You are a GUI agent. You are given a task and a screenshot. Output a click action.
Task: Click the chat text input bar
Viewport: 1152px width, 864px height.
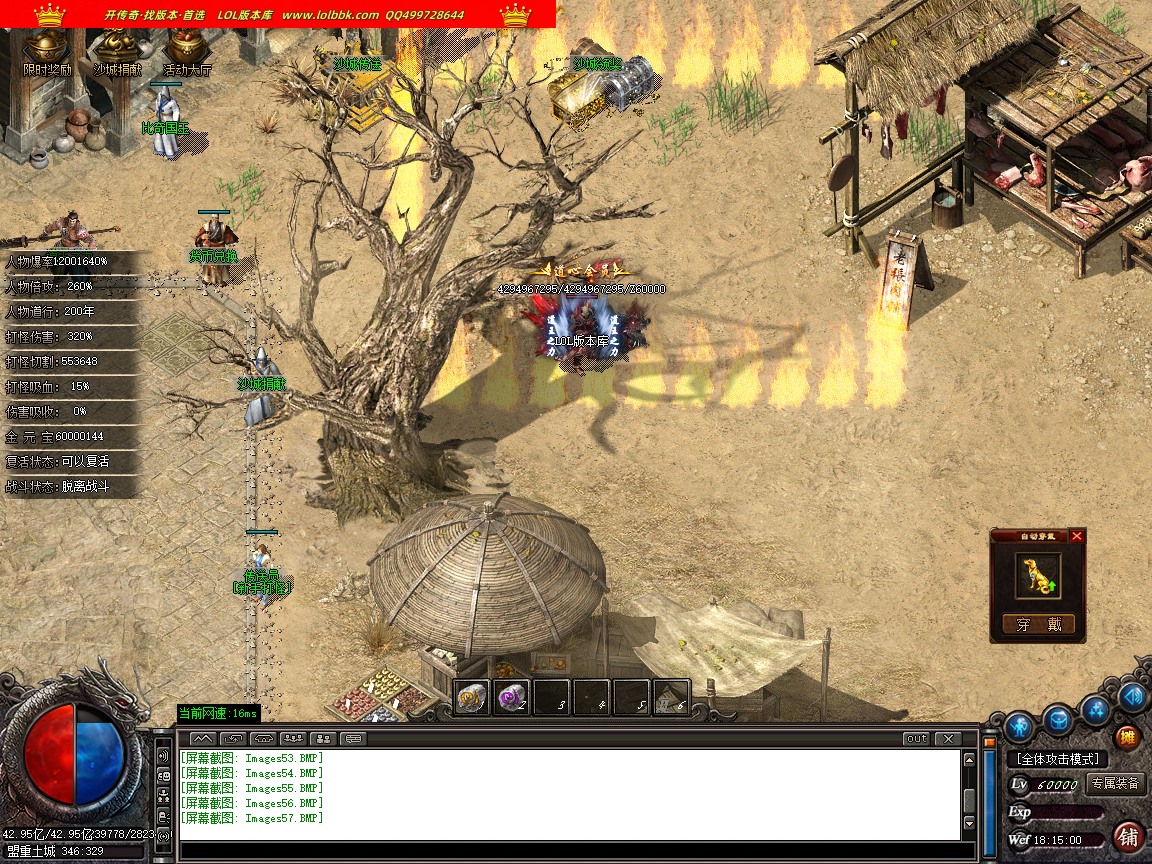(x=570, y=852)
